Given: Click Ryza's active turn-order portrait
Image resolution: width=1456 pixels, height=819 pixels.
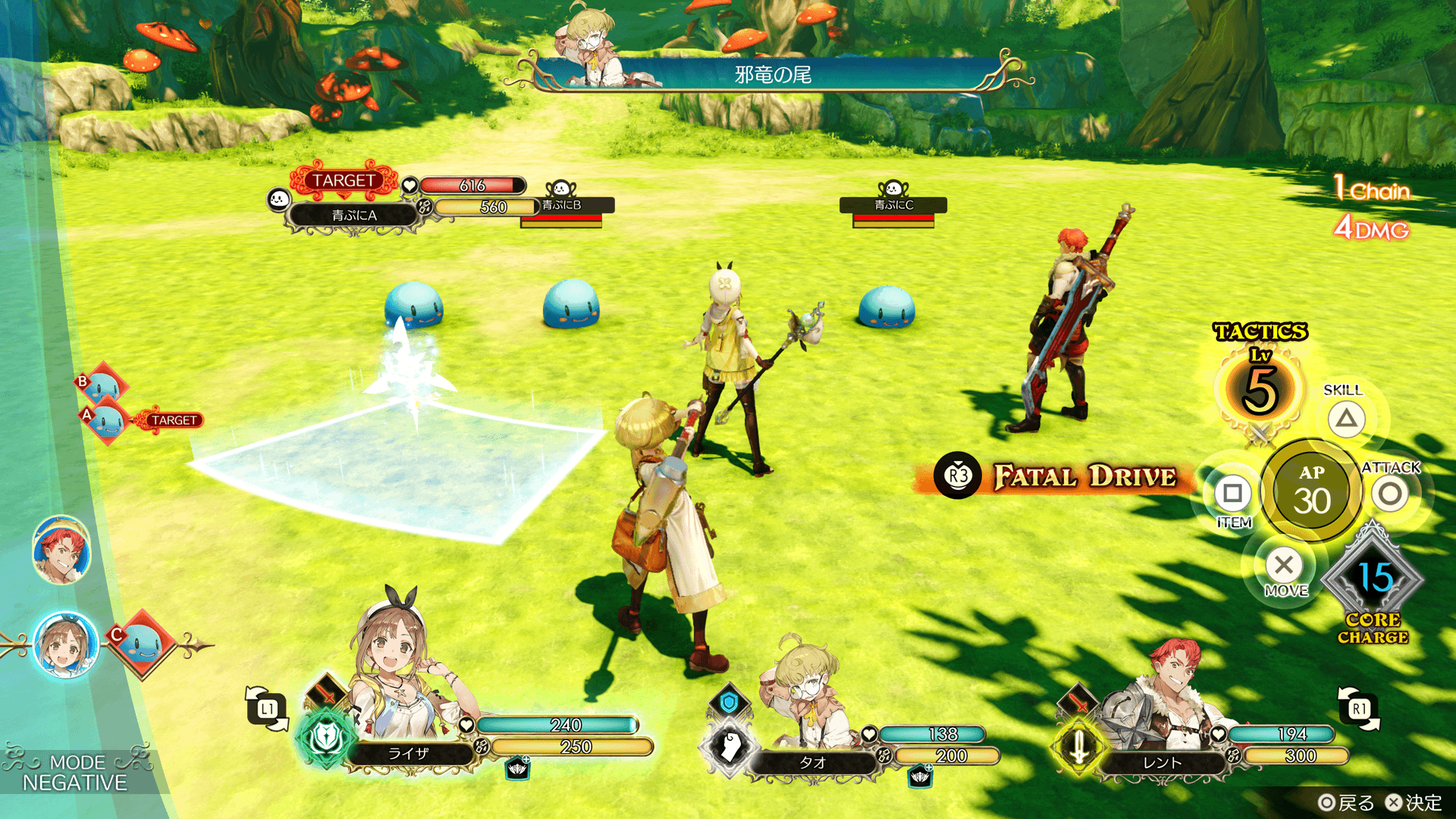Looking at the screenshot, I should point(66,645).
